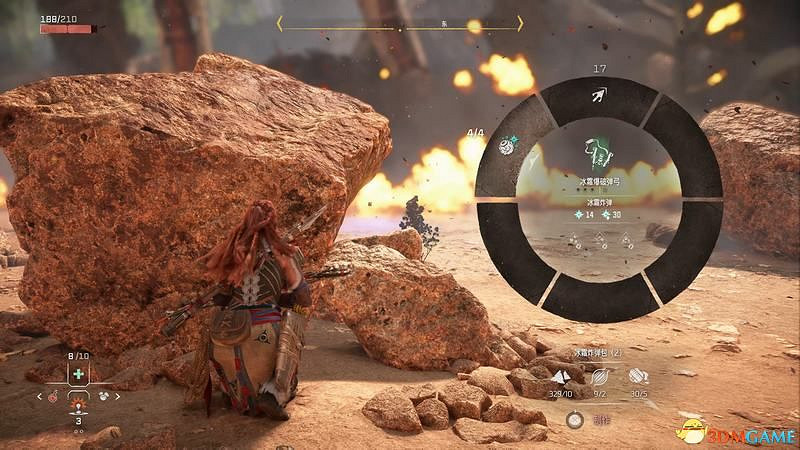The height and width of the screenshot is (450, 800).
Task: Select the white rocks item in quick slots
Action: 104,396
